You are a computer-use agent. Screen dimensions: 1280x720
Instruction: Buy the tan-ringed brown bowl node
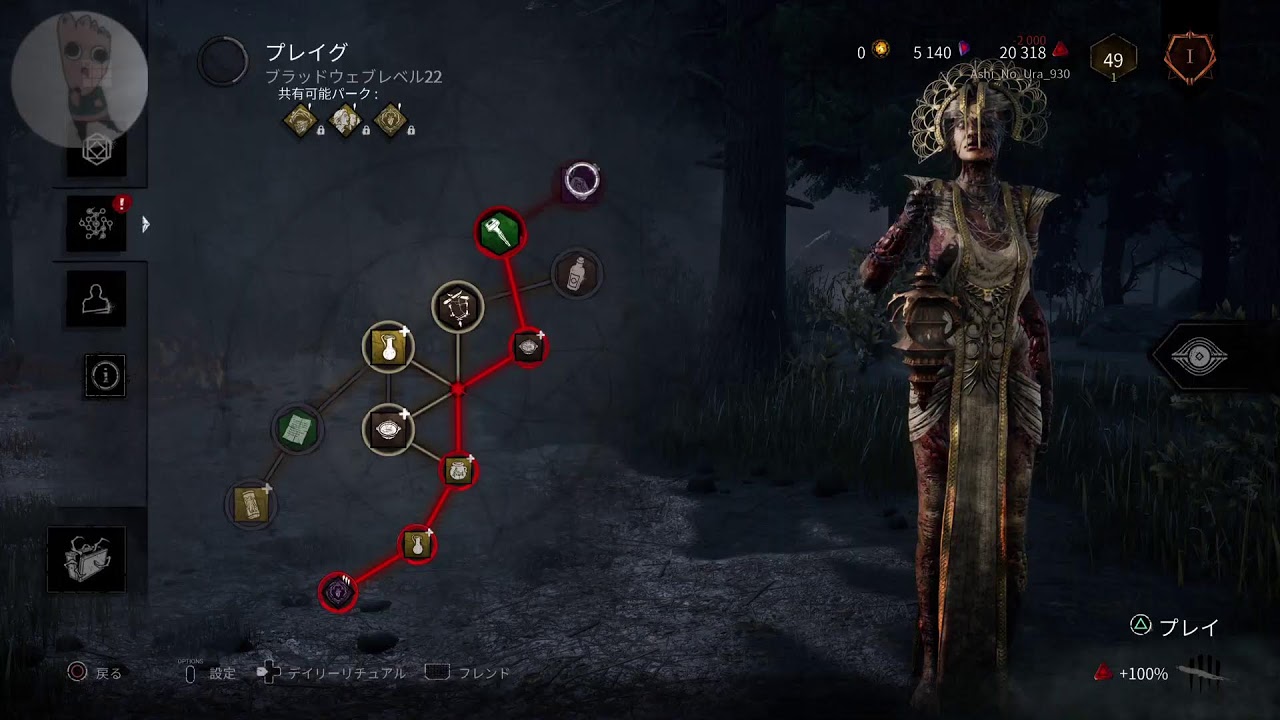click(x=388, y=430)
